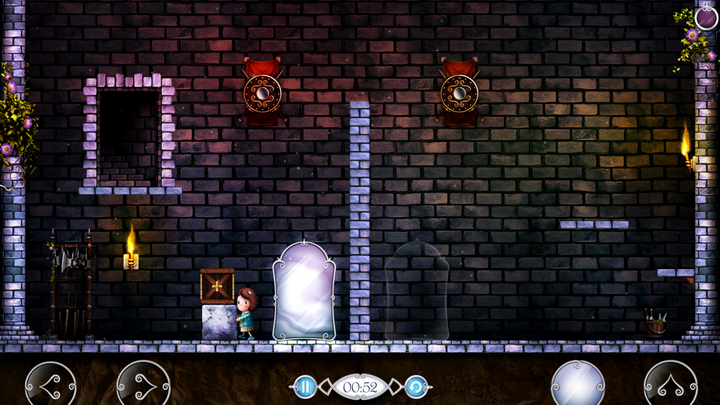The image size is (720, 405).
Task: Pause the game with the blue pause button
Action: (305, 386)
